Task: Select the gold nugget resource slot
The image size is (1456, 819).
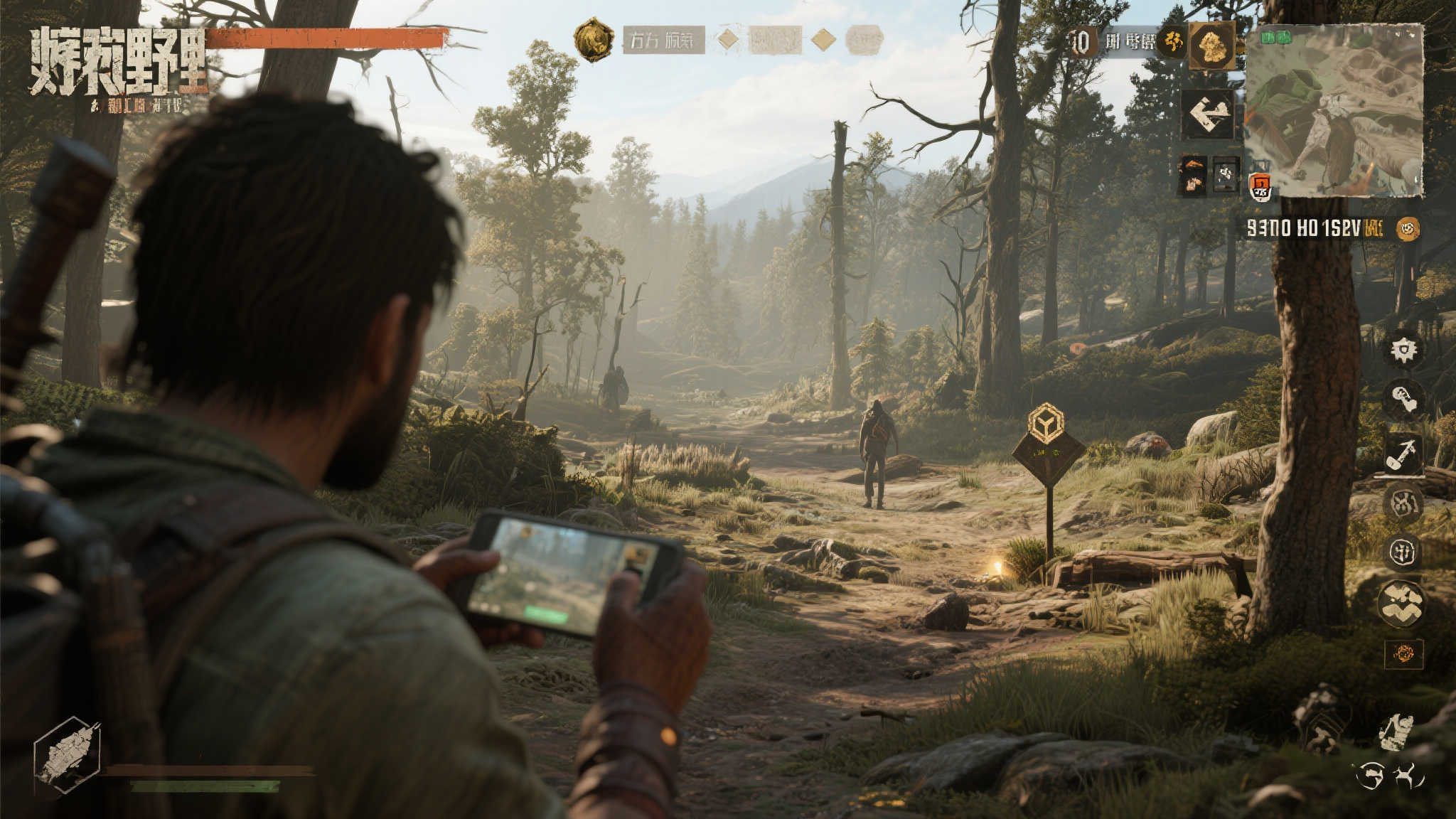Action: [1212, 45]
